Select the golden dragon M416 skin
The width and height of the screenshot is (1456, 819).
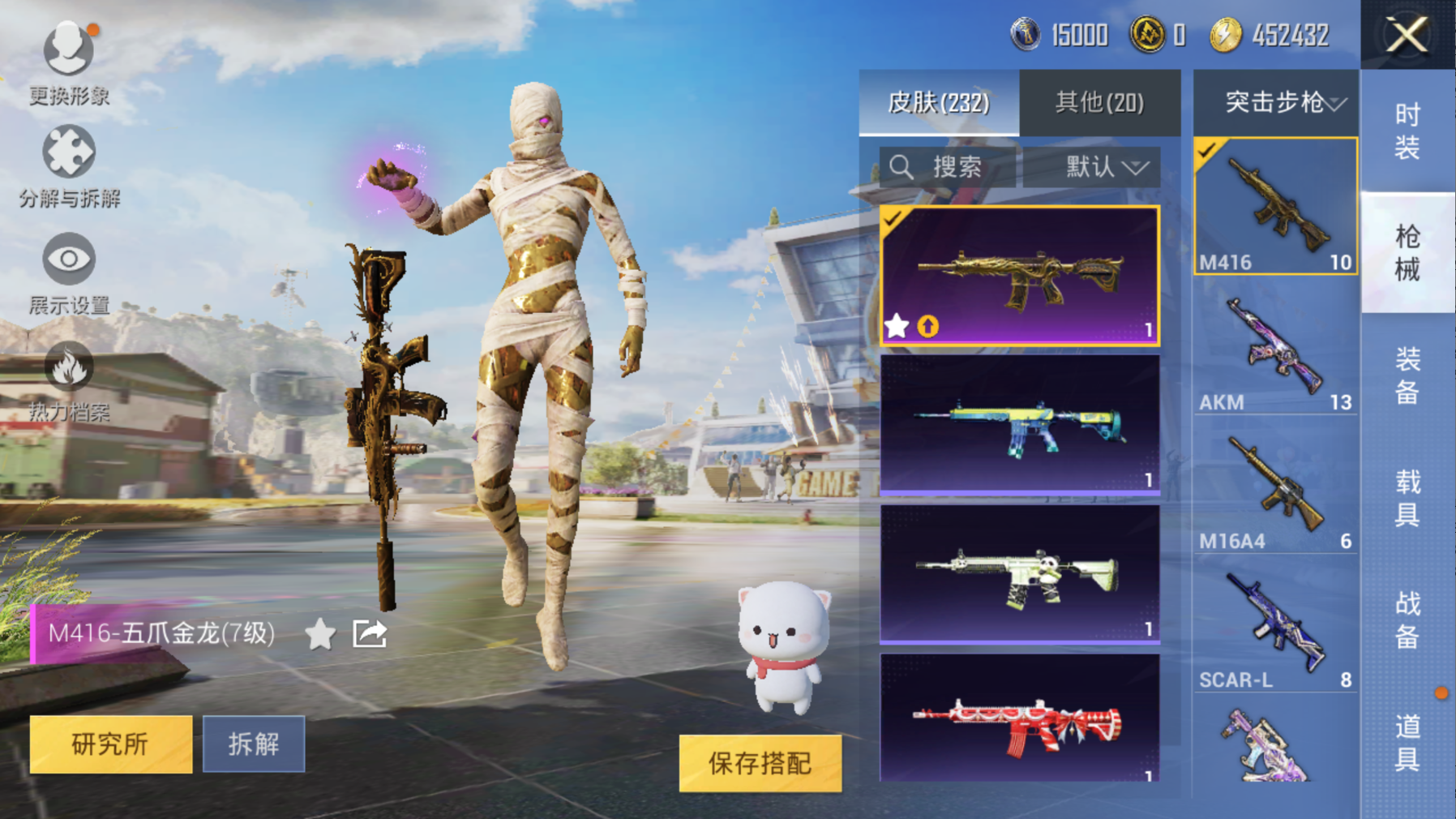pyautogui.click(x=1020, y=276)
